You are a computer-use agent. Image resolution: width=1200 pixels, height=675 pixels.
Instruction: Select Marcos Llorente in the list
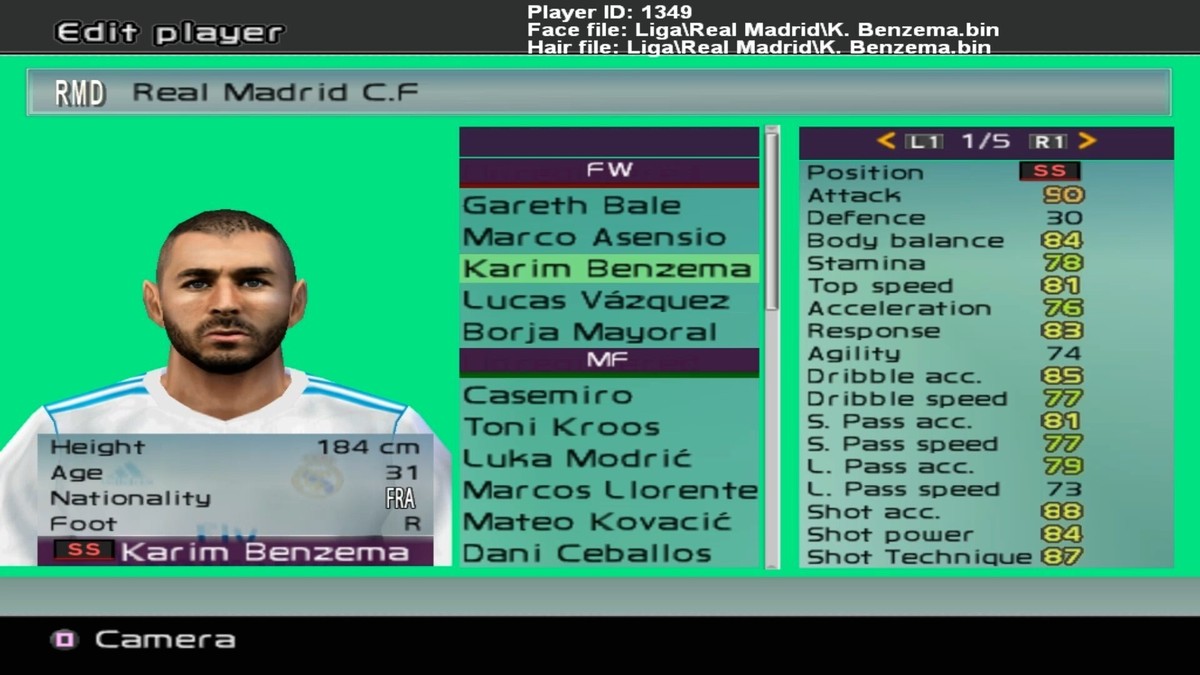610,490
